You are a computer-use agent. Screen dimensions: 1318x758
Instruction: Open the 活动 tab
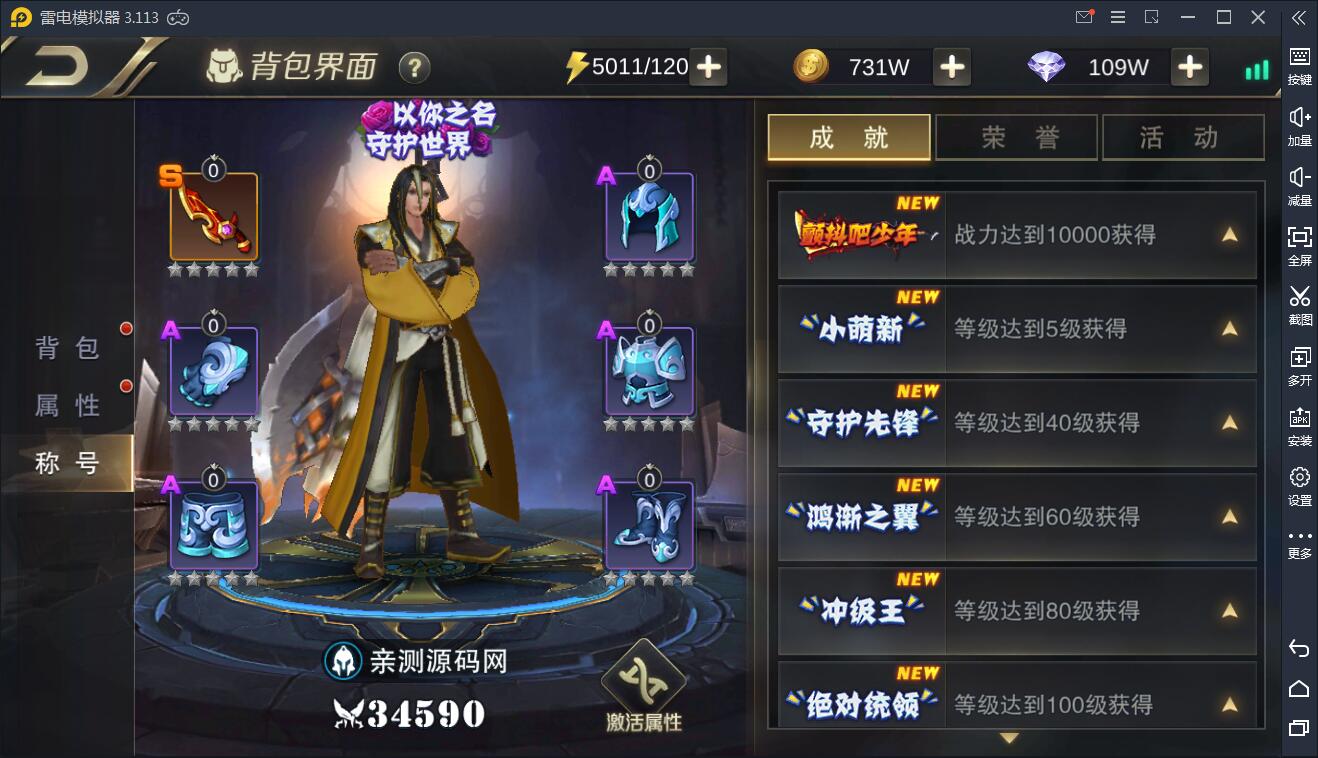pos(1183,137)
